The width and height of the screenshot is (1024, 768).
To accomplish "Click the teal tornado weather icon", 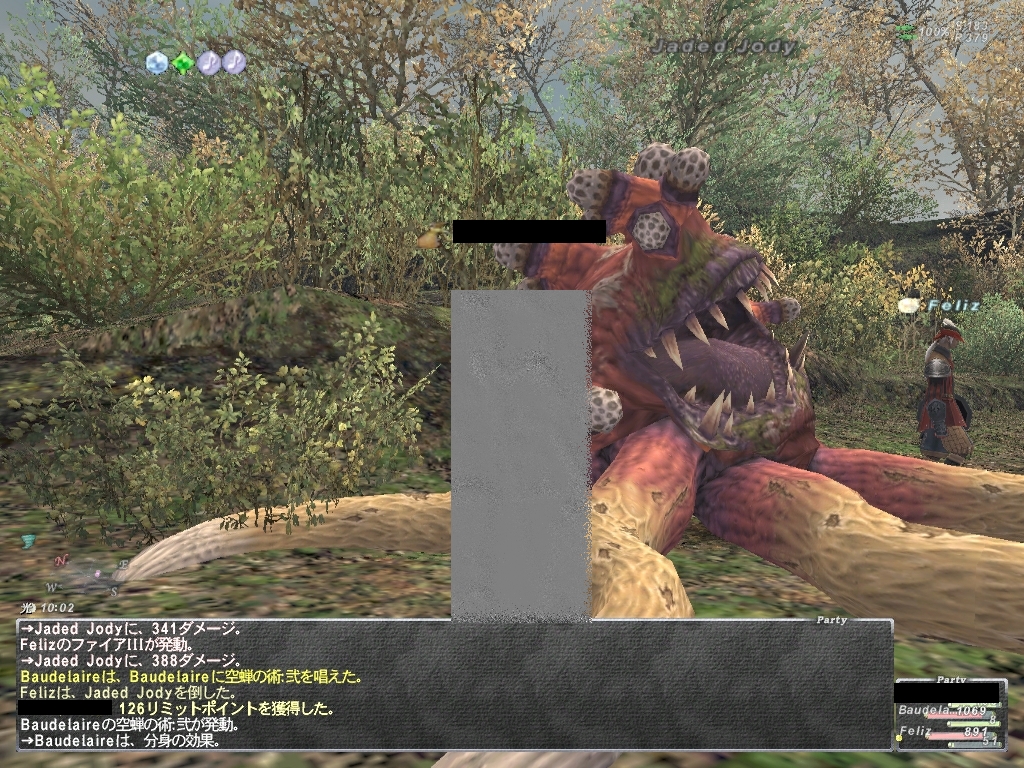I will (x=29, y=542).
